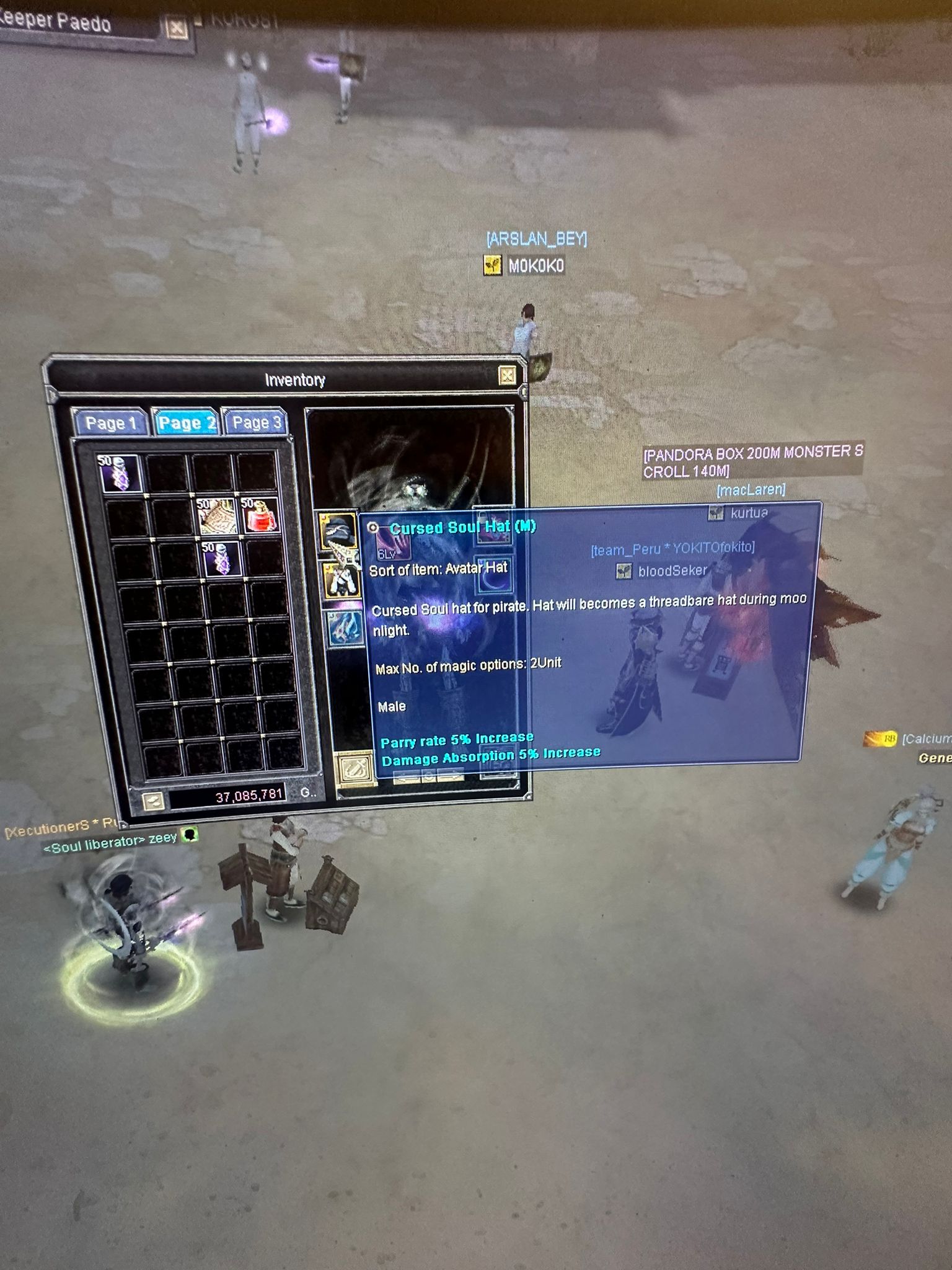
Task: Select the red potion stack slot
Action: coord(260,515)
